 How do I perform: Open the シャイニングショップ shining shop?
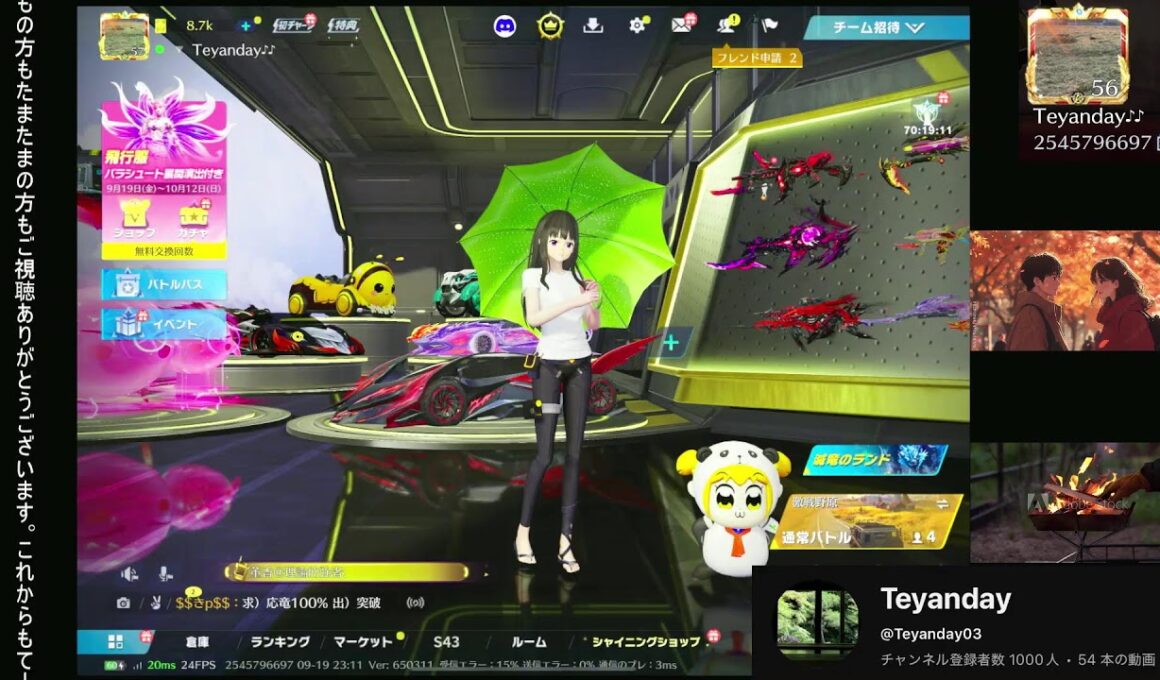pos(646,642)
